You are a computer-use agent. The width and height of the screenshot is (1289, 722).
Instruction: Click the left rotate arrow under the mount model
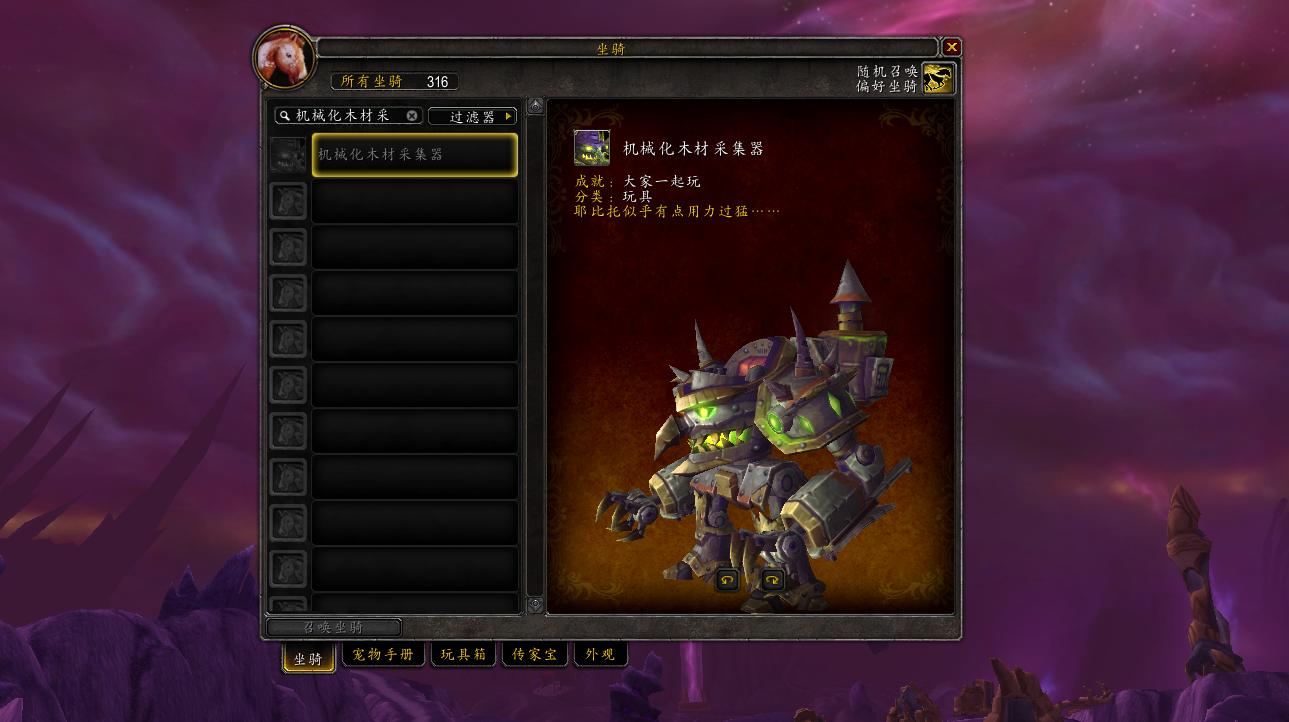726,578
